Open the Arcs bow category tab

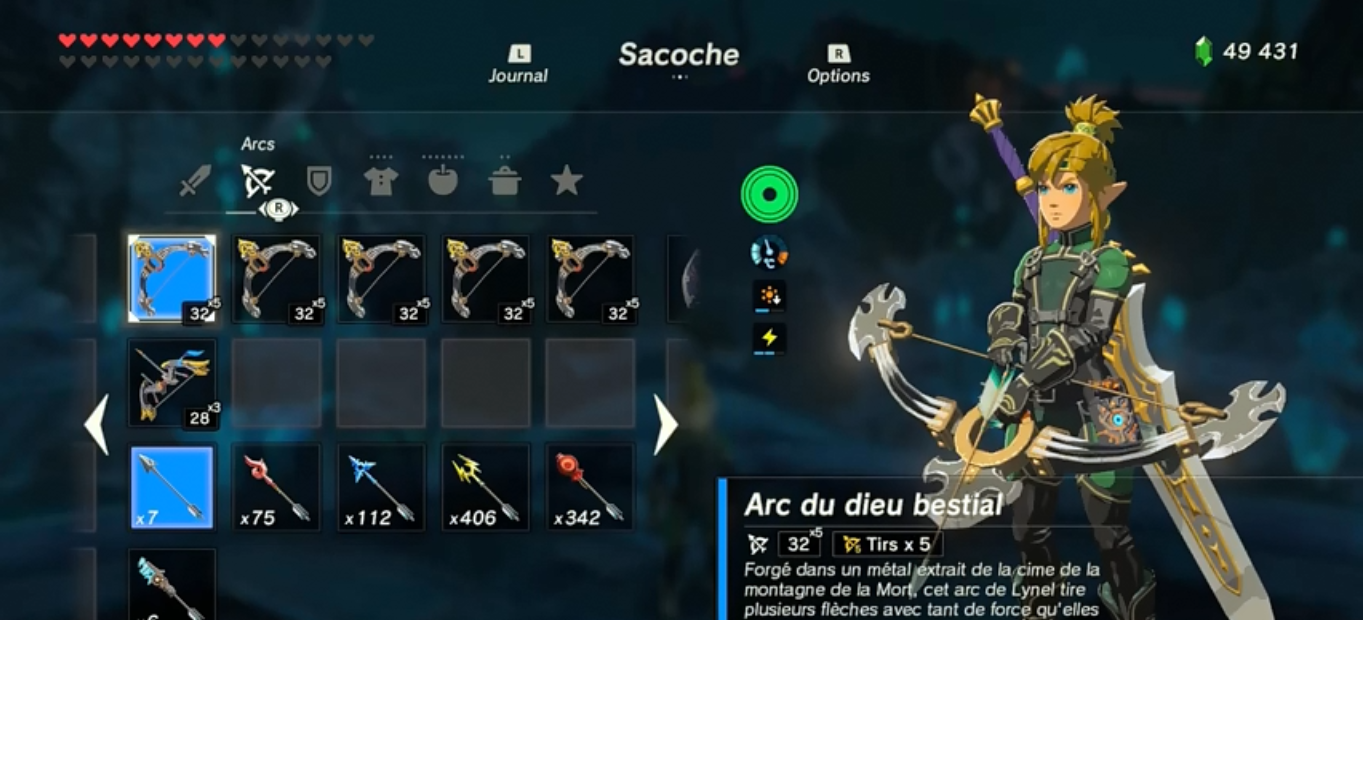click(257, 181)
